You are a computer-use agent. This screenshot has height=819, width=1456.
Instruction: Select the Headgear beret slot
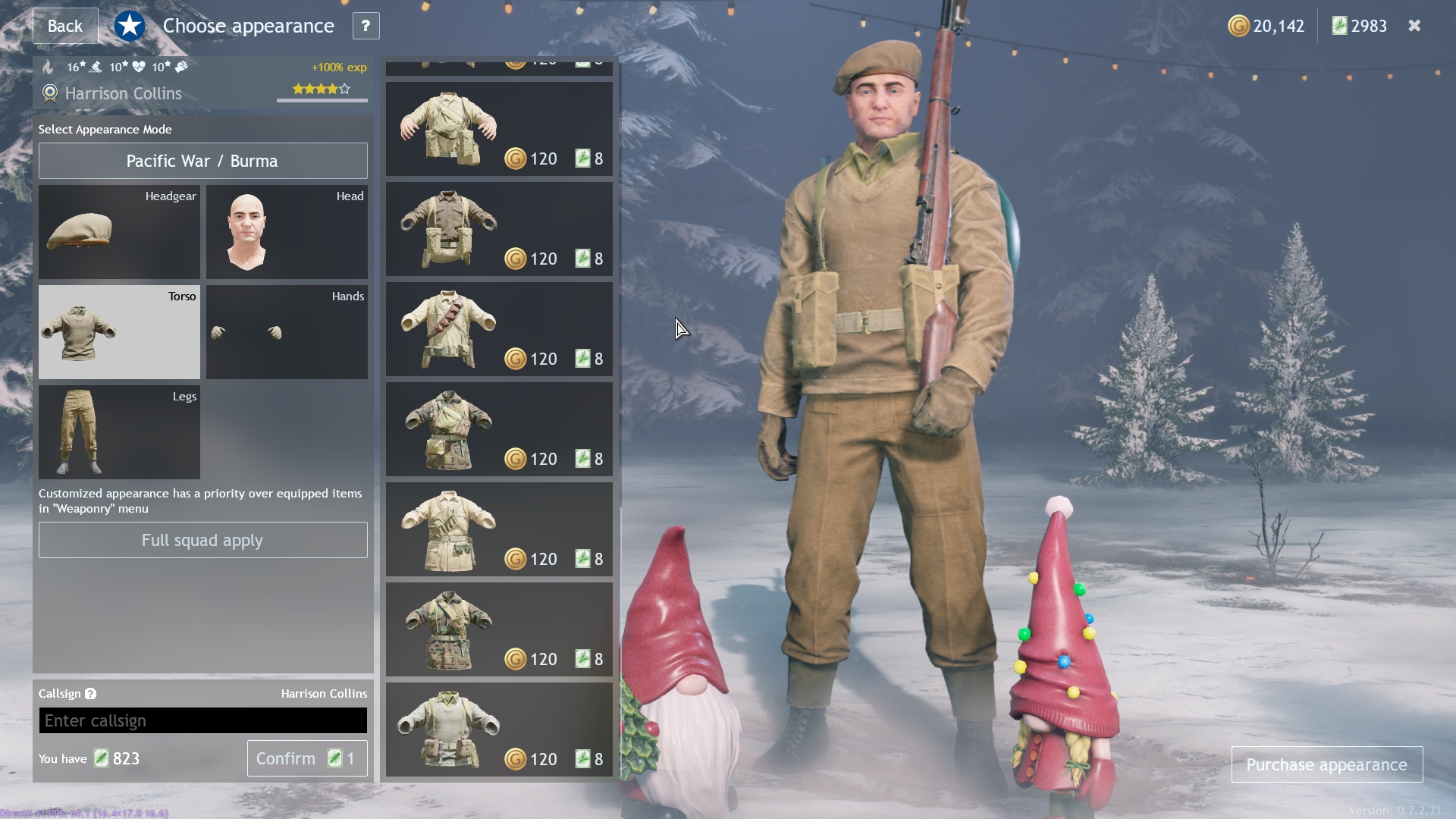(x=119, y=232)
